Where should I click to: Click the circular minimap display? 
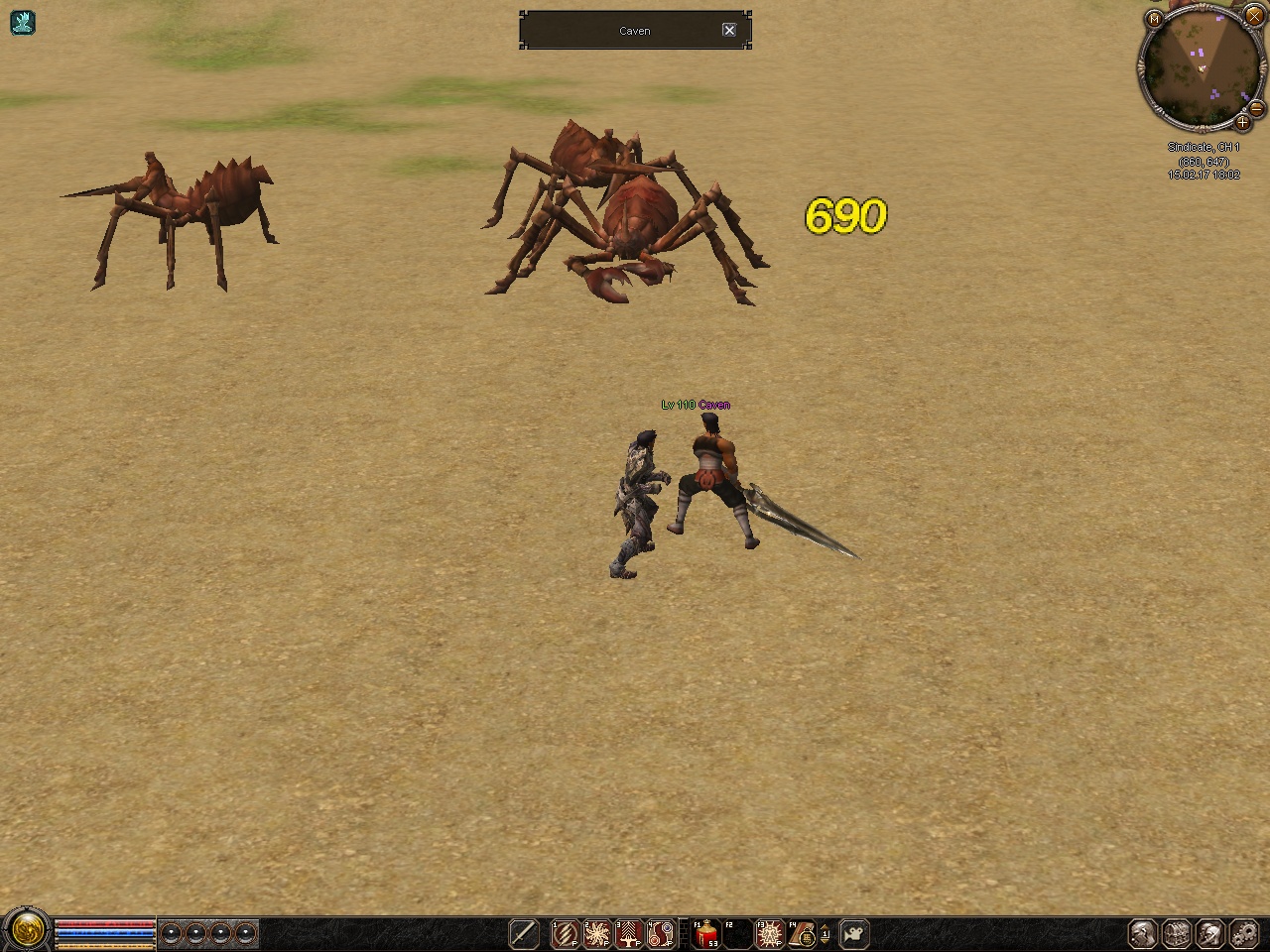coord(1199,67)
